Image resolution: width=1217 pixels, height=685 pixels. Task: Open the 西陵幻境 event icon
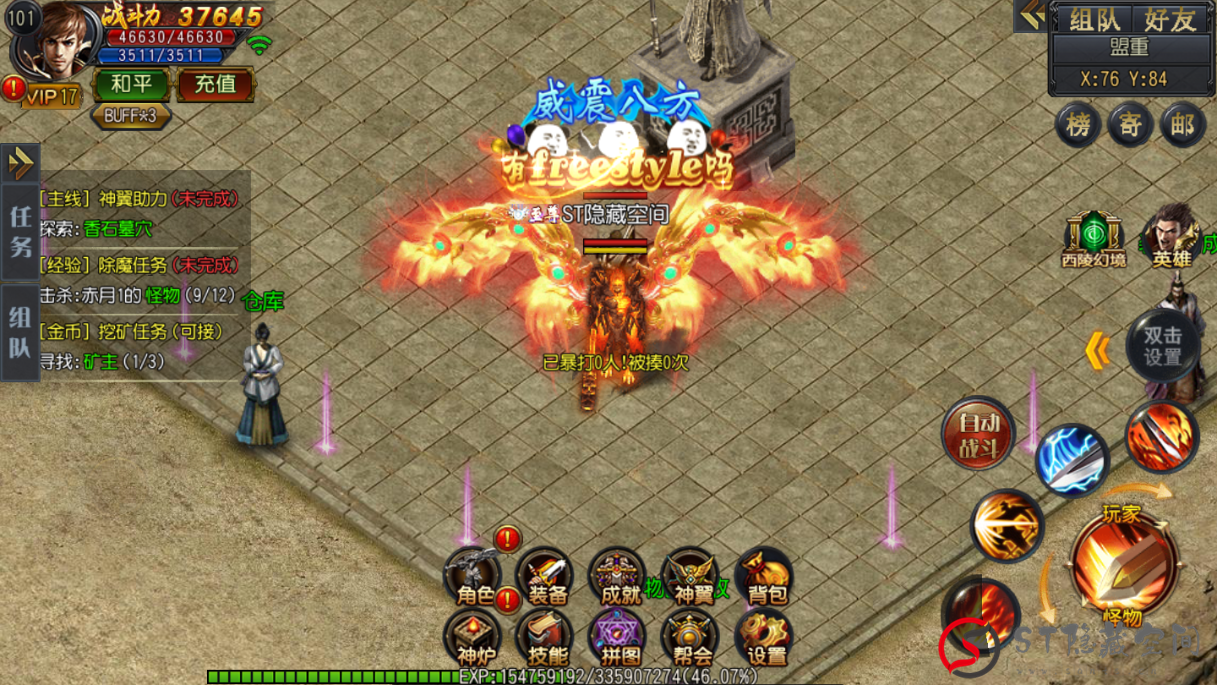click(x=1093, y=240)
